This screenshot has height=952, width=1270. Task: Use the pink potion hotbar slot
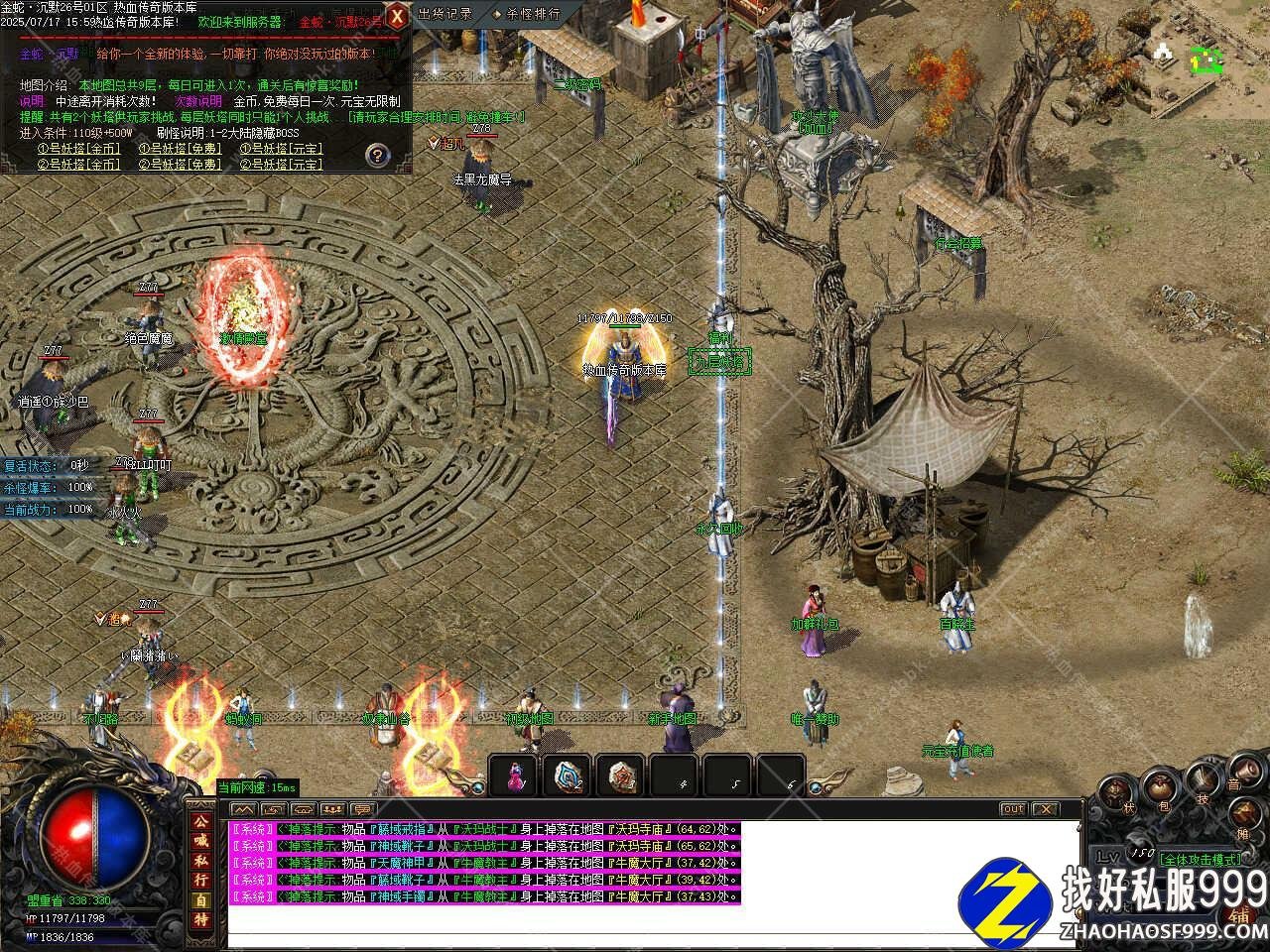(515, 776)
